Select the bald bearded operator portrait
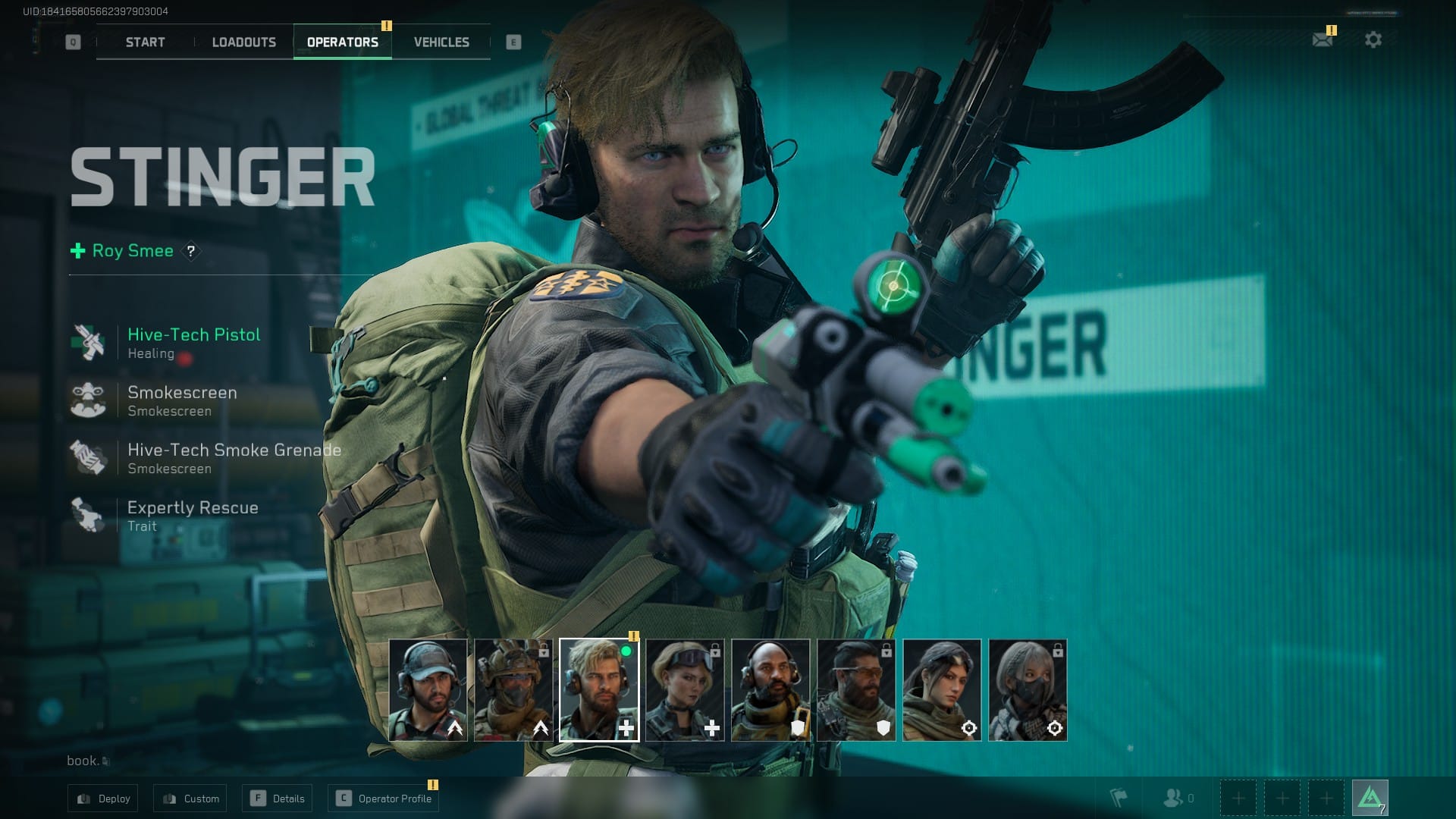1456x819 pixels. 770,690
